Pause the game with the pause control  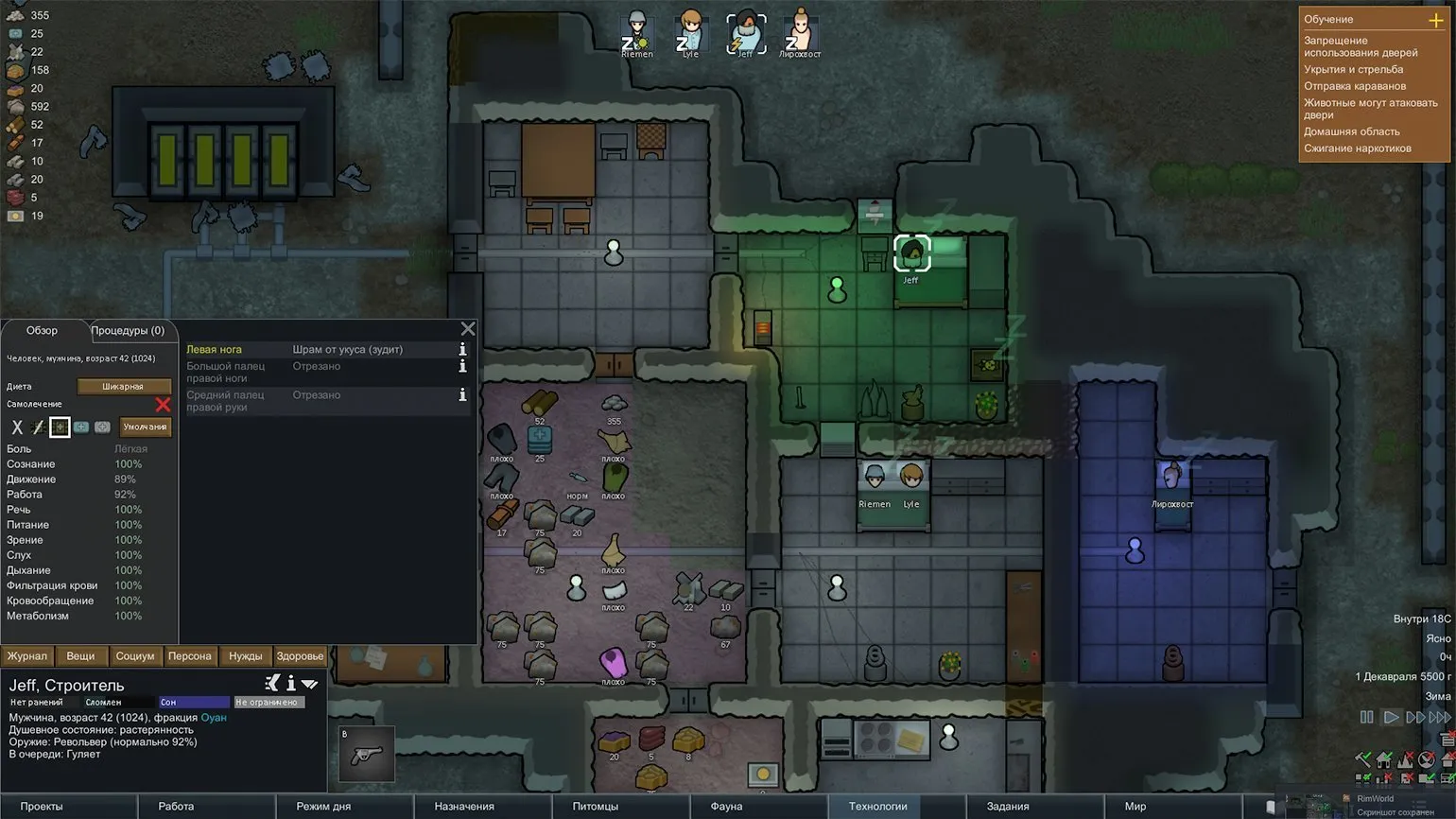(x=1366, y=718)
